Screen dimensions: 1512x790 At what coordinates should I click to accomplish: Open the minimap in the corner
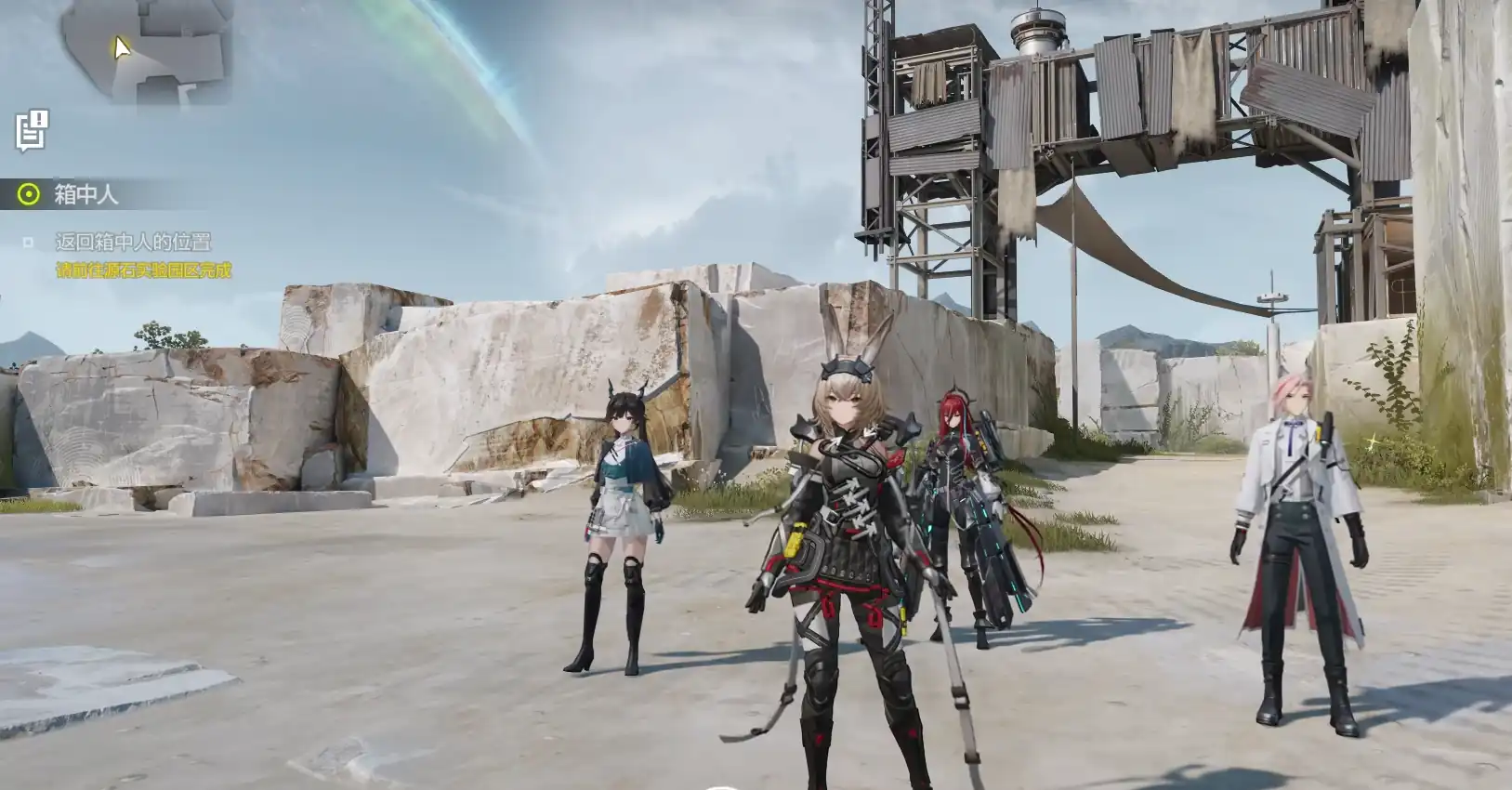click(x=149, y=51)
